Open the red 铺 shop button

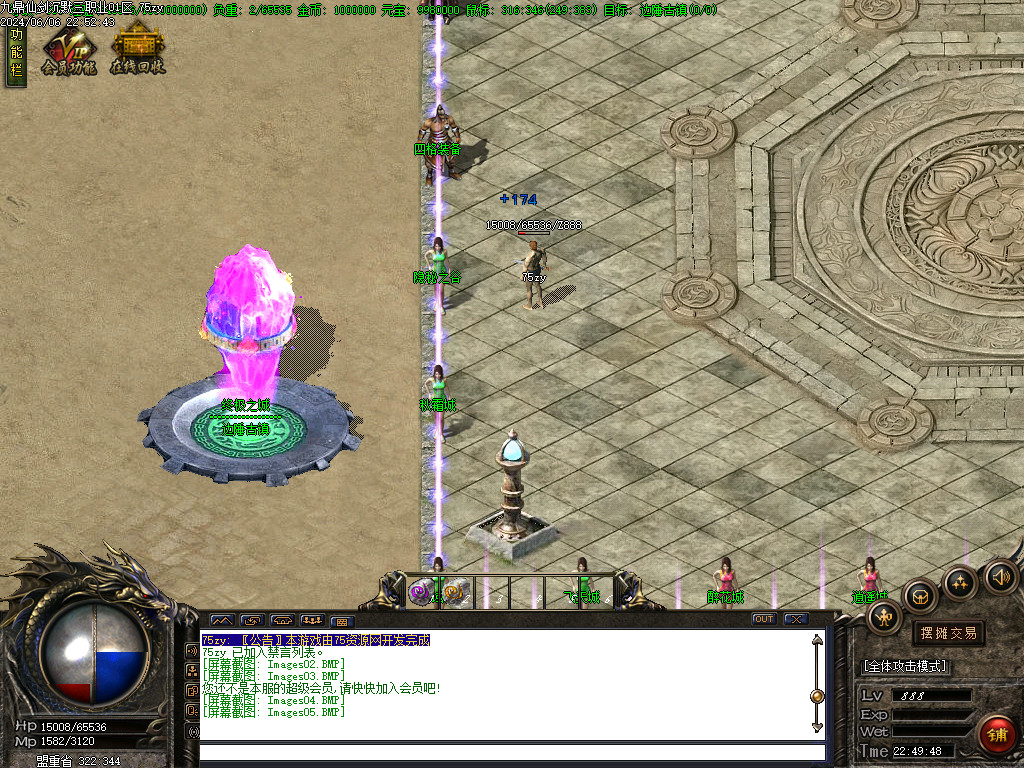click(x=997, y=735)
